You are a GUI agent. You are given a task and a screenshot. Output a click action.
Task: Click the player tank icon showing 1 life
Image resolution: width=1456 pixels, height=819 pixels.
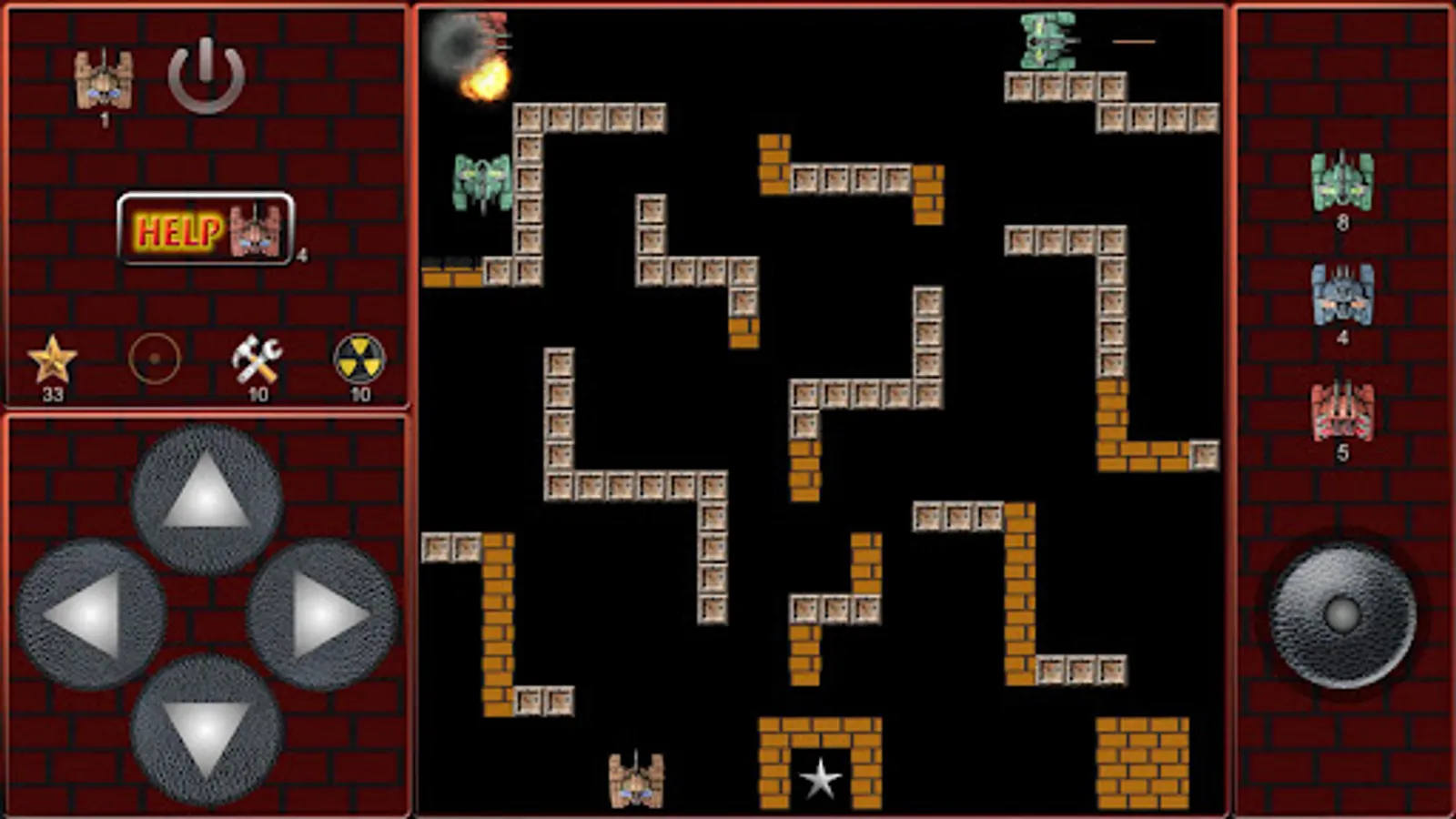pyautogui.click(x=103, y=79)
